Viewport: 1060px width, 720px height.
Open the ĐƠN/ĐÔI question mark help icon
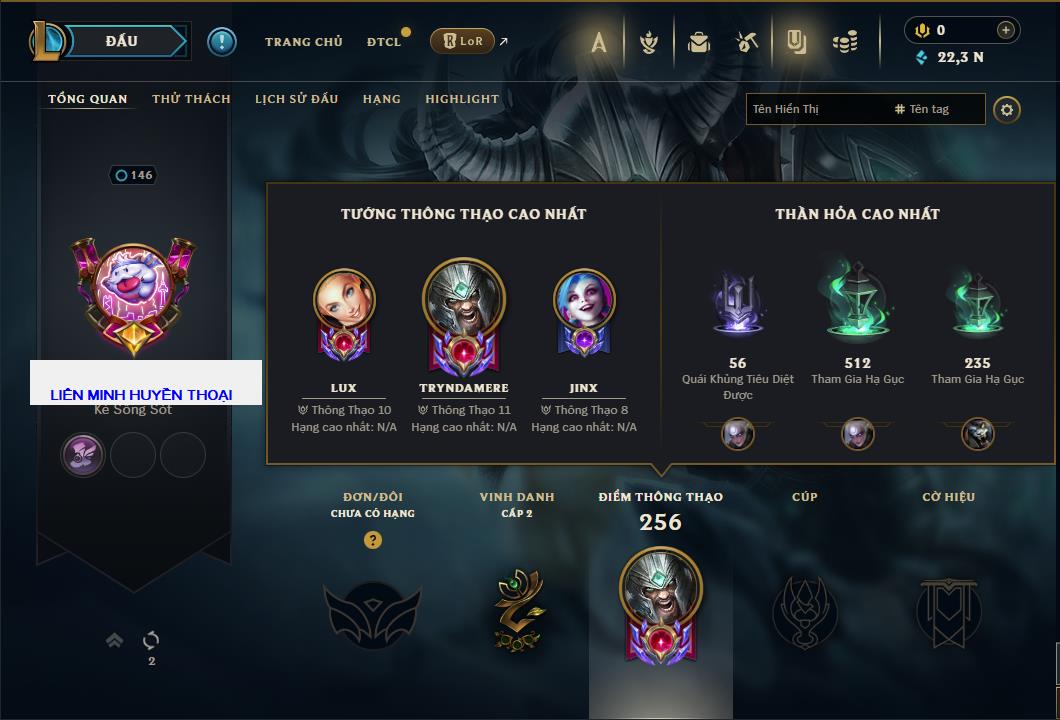point(373,540)
